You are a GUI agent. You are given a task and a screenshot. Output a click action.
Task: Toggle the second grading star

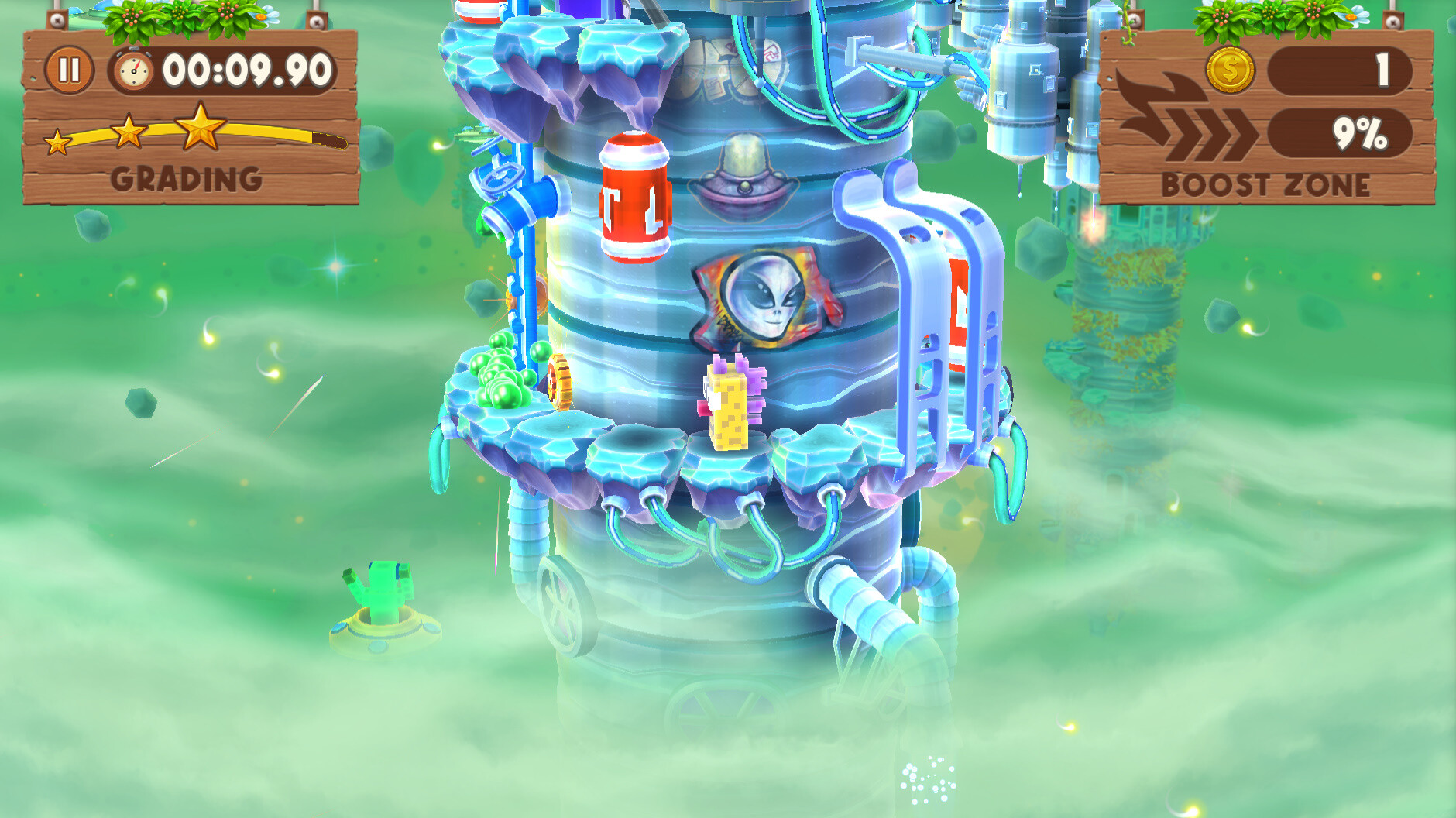point(130,132)
